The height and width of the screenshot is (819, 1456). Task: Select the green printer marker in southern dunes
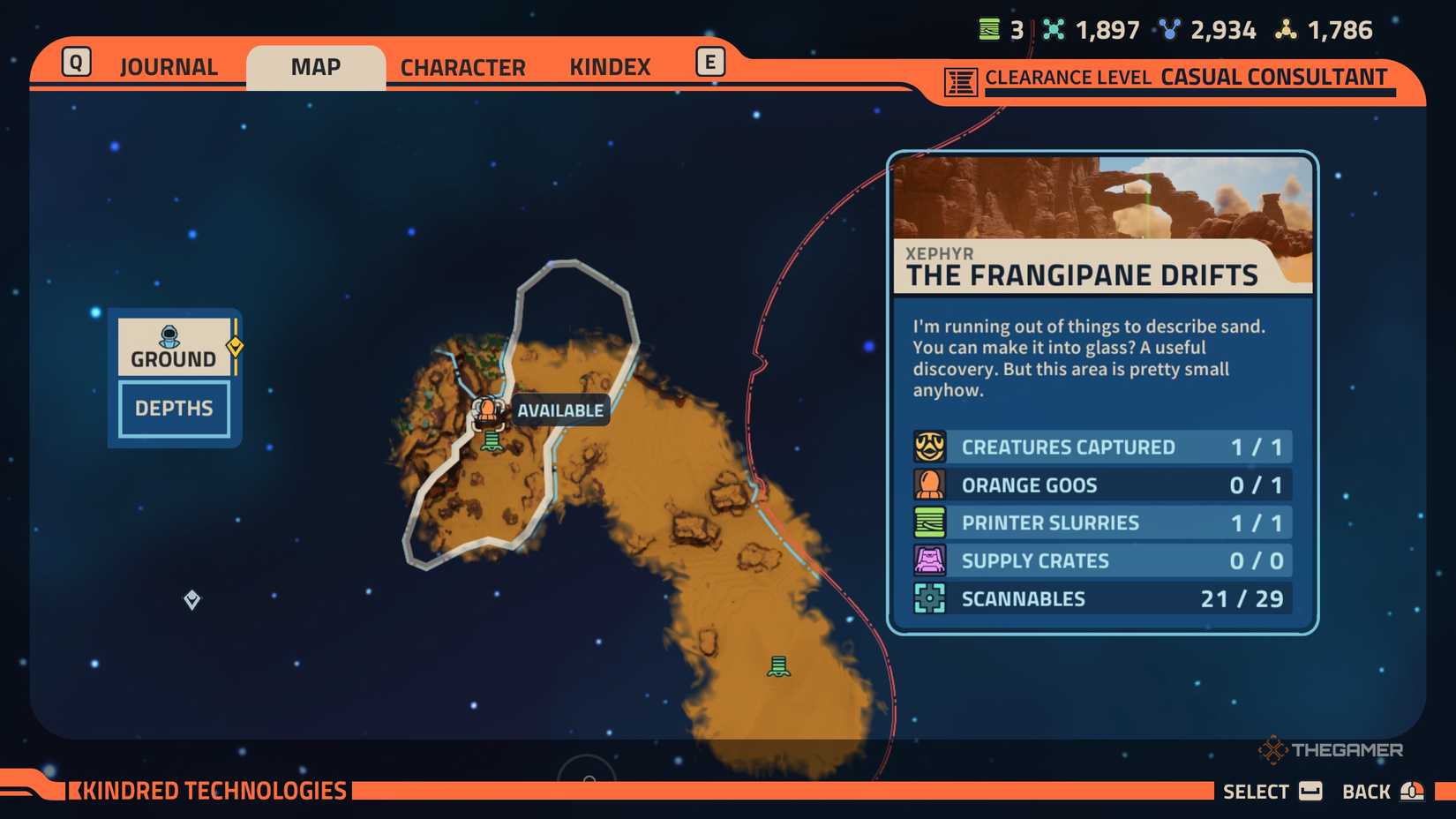tap(780, 665)
